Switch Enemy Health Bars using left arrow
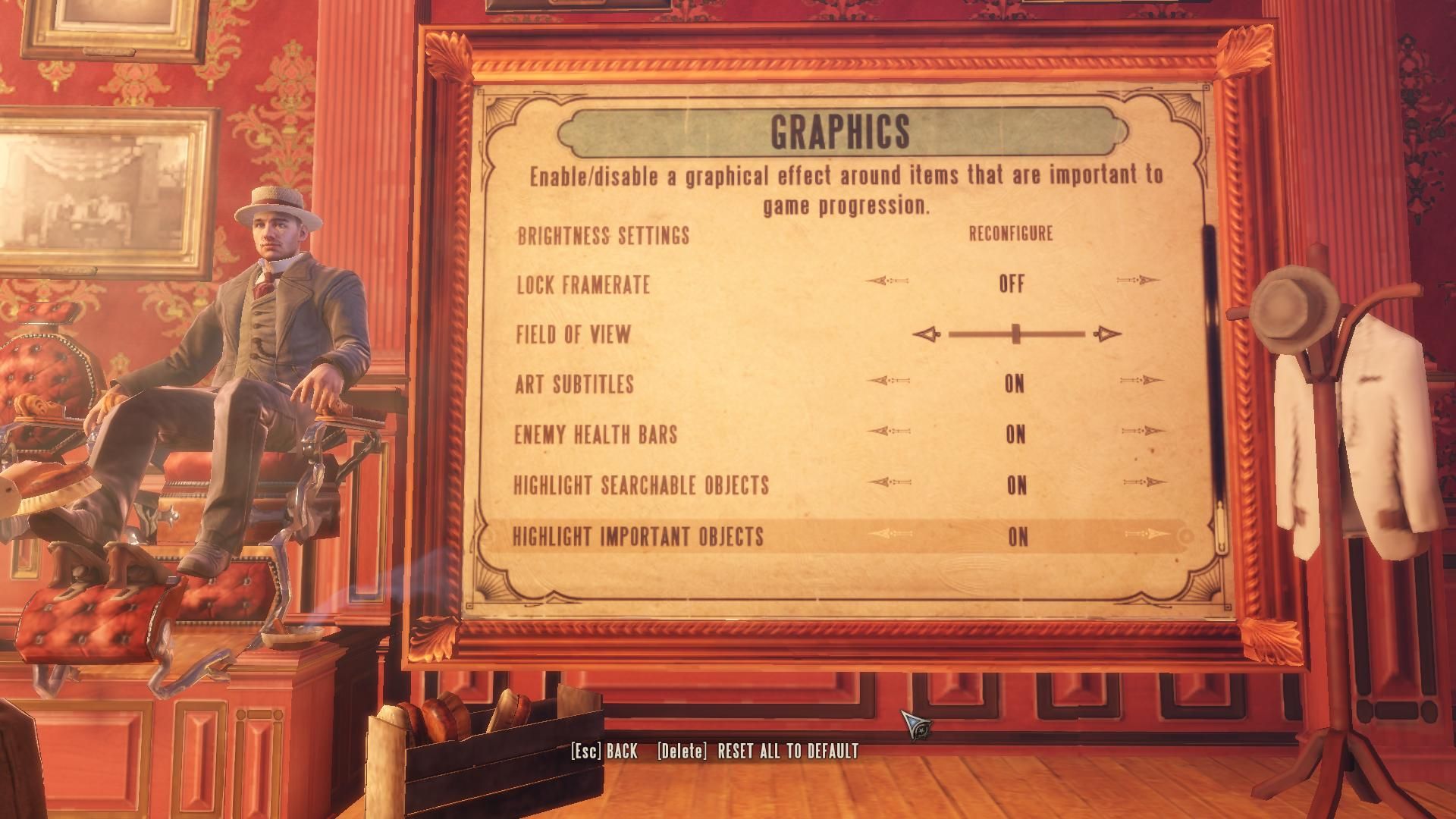 pos(887,431)
